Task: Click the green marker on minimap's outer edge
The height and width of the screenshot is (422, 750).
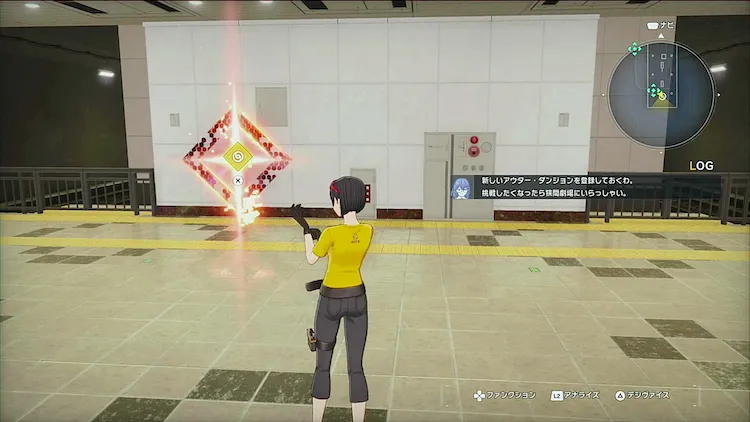Action: point(634,48)
